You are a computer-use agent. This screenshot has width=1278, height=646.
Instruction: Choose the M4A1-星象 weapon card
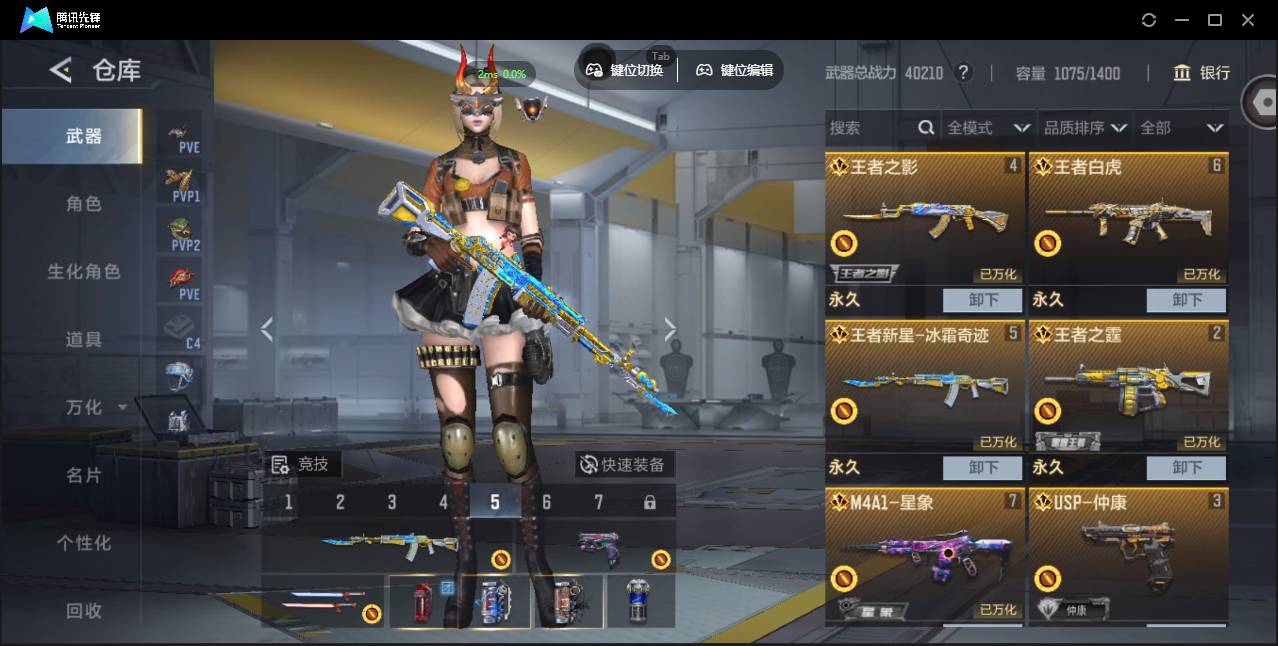point(925,555)
